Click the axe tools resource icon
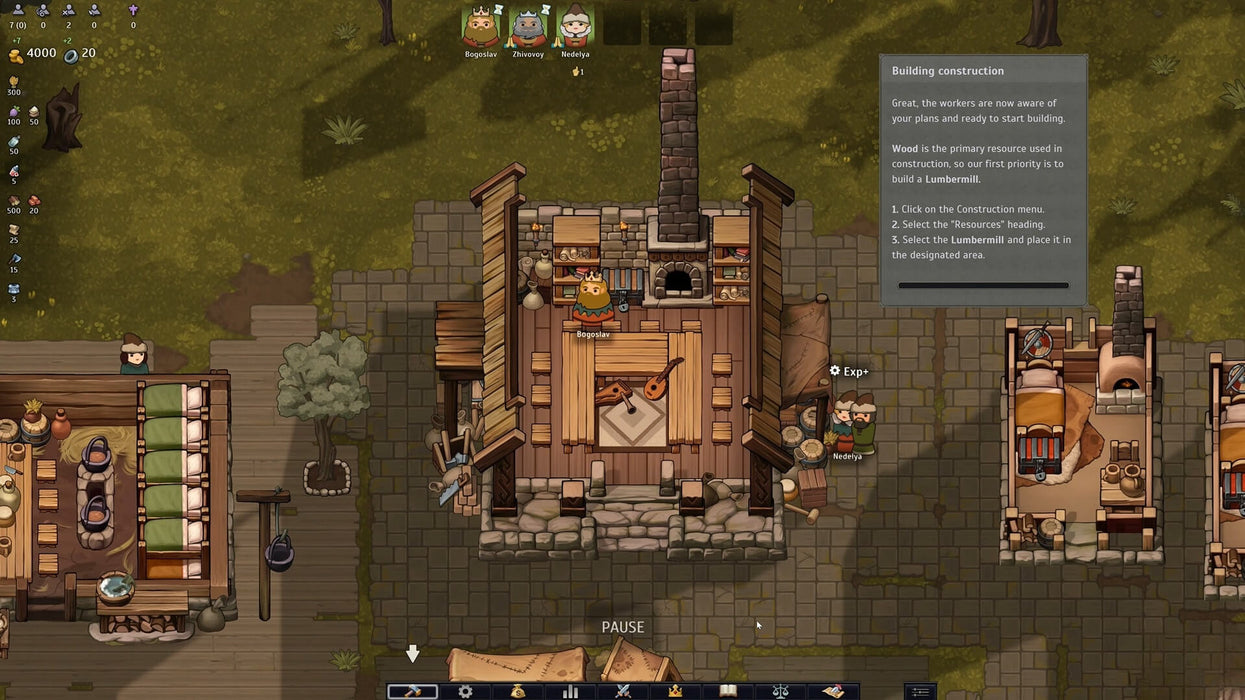This screenshot has width=1245, height=700. 14,260
